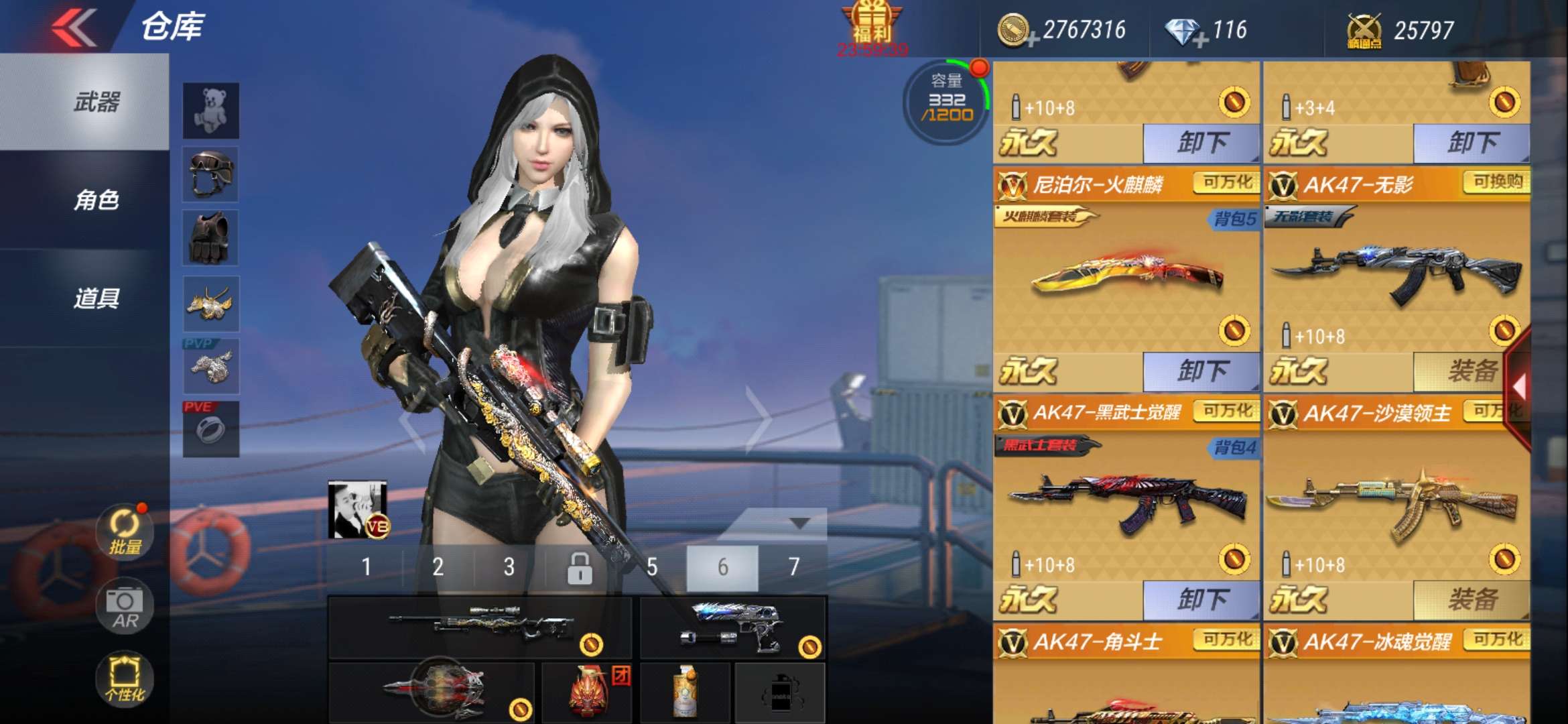The image size is (1568, 724).
Task: Unequip the AK47-黑武士觉醒 rifle
Action: (1201, 600)
